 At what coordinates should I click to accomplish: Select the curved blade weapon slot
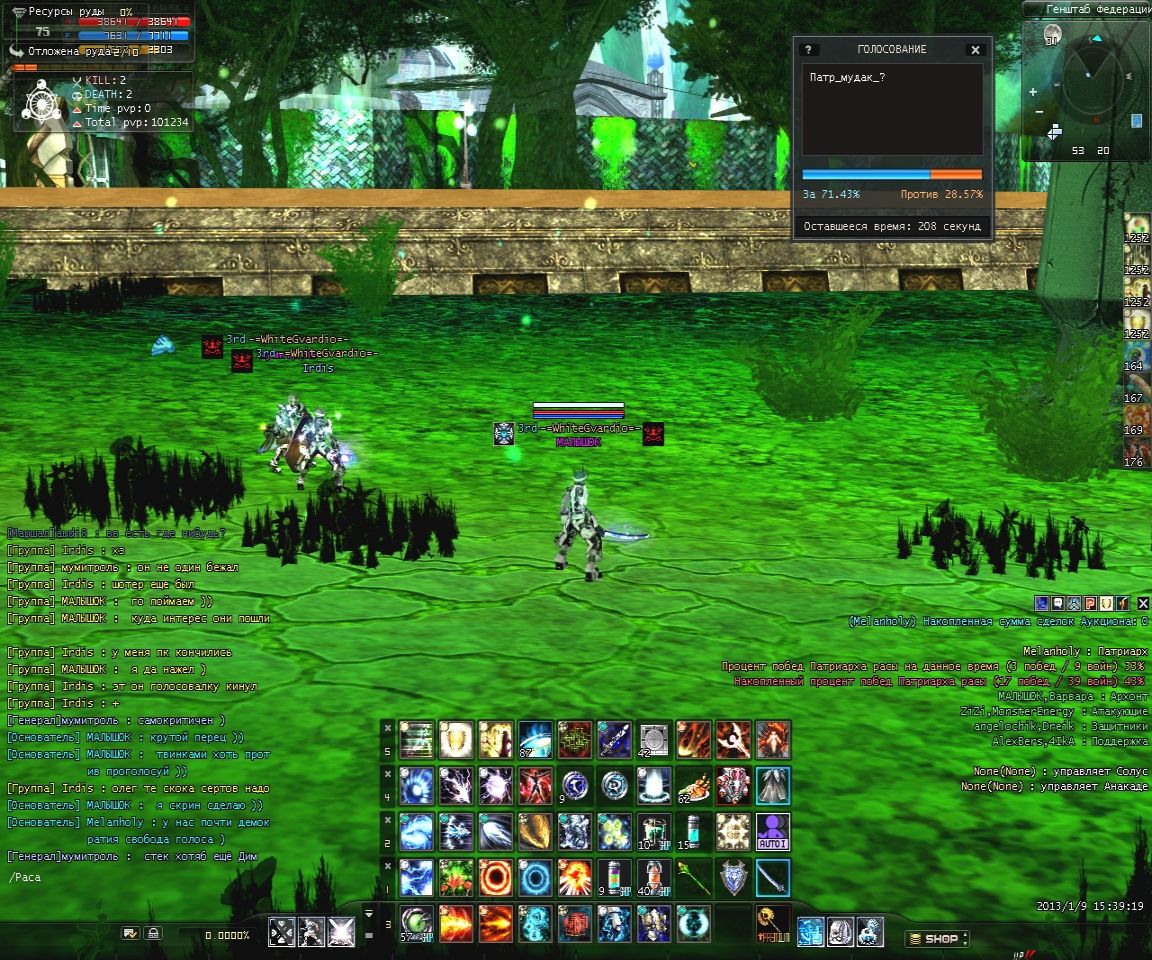click(772, 878)
